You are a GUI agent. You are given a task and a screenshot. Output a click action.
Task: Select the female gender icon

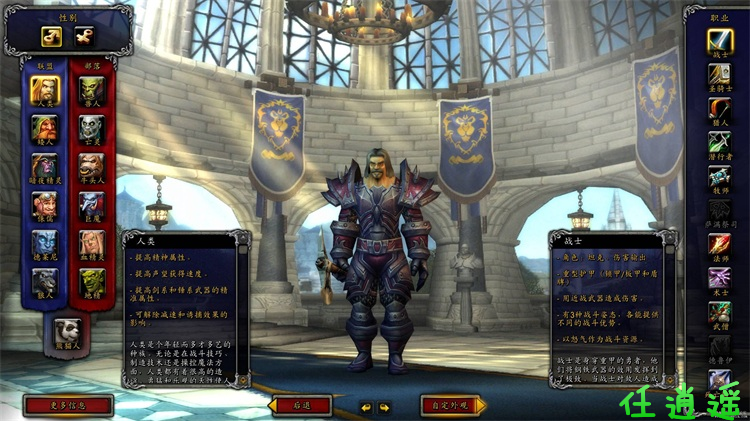(83, 35)
